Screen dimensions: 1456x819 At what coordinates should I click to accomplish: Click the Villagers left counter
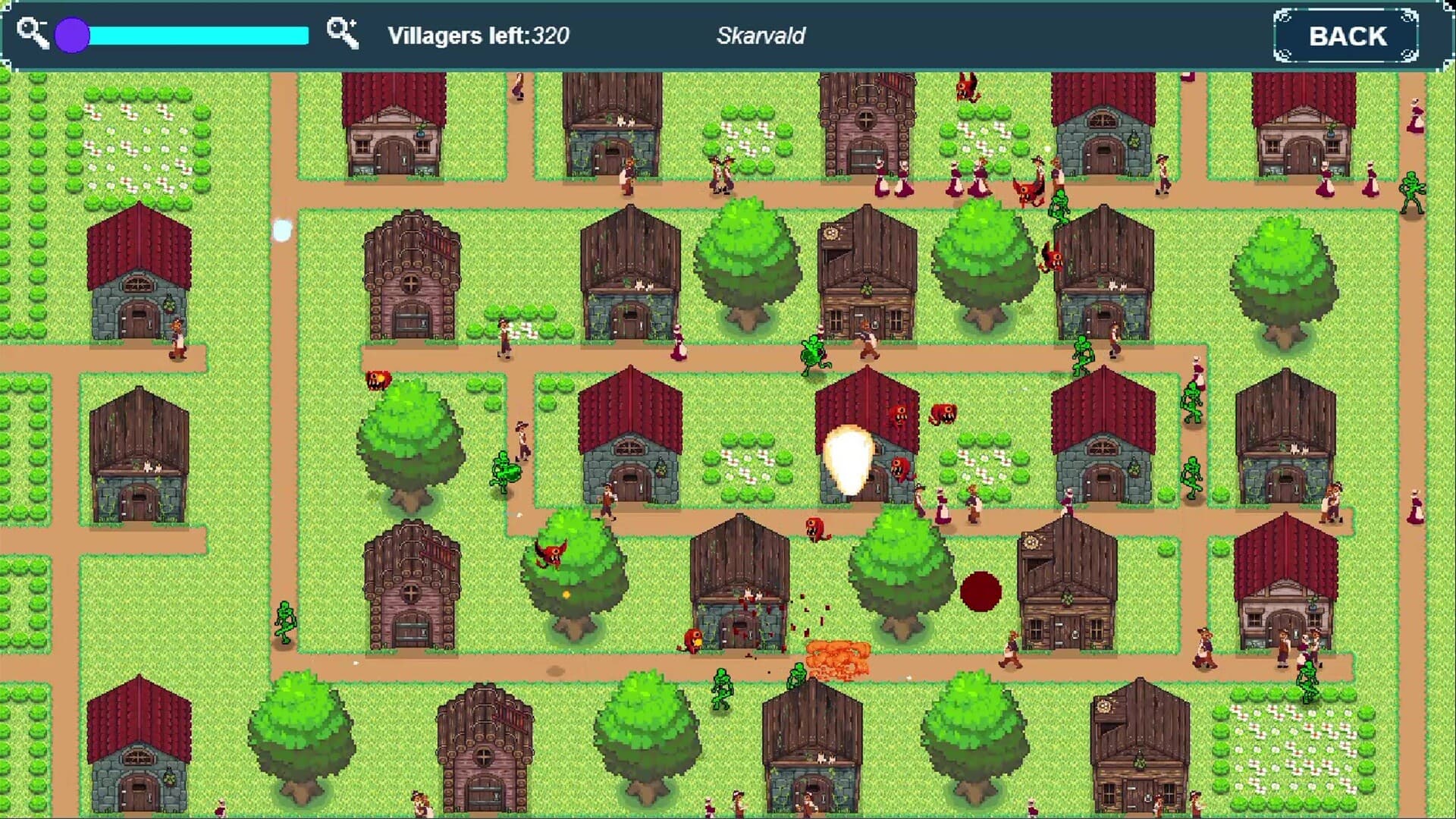(x=478, y=34)
